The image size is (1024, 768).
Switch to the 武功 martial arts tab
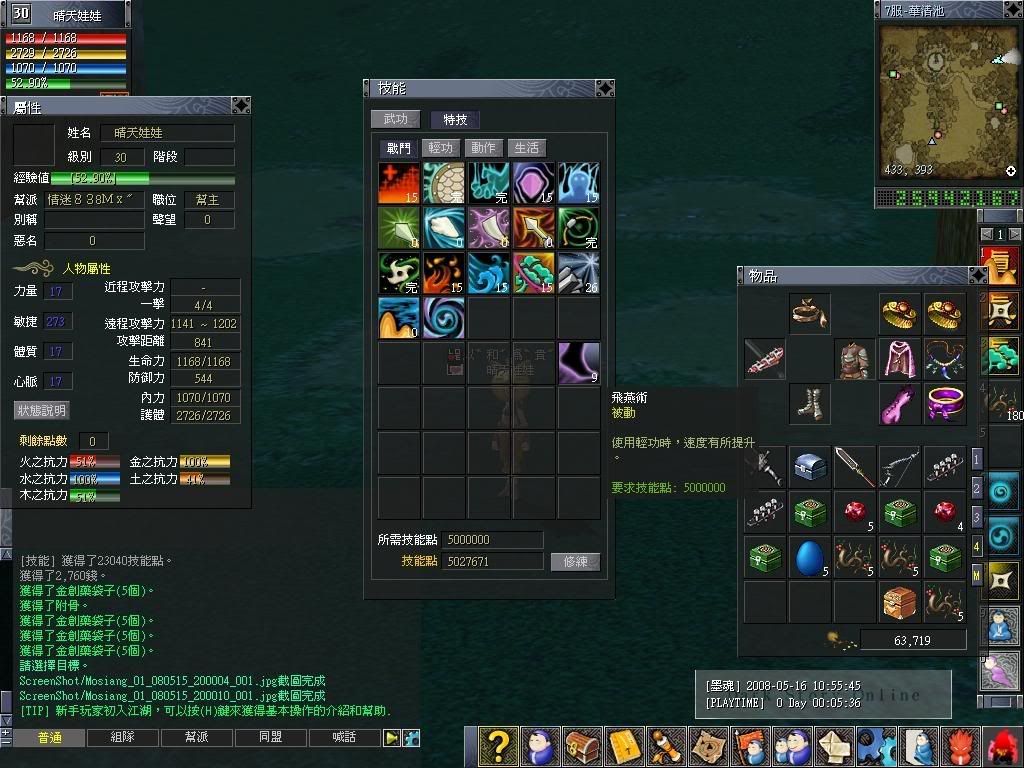(396, 119)
